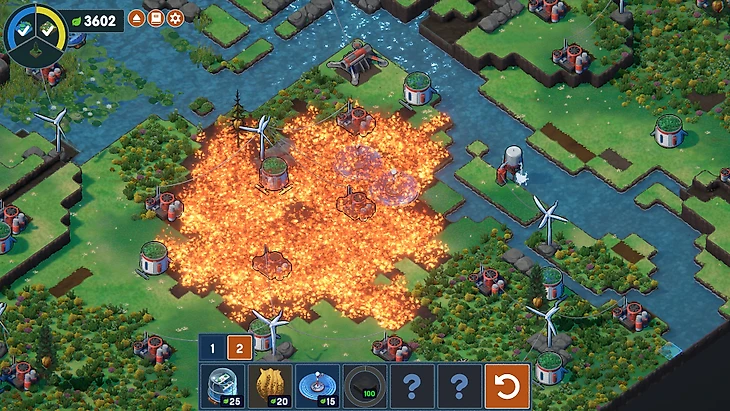Viewport: 730px width, 411px height.
Task: Click the orange undo arrow button
Action: coord(507,385)
